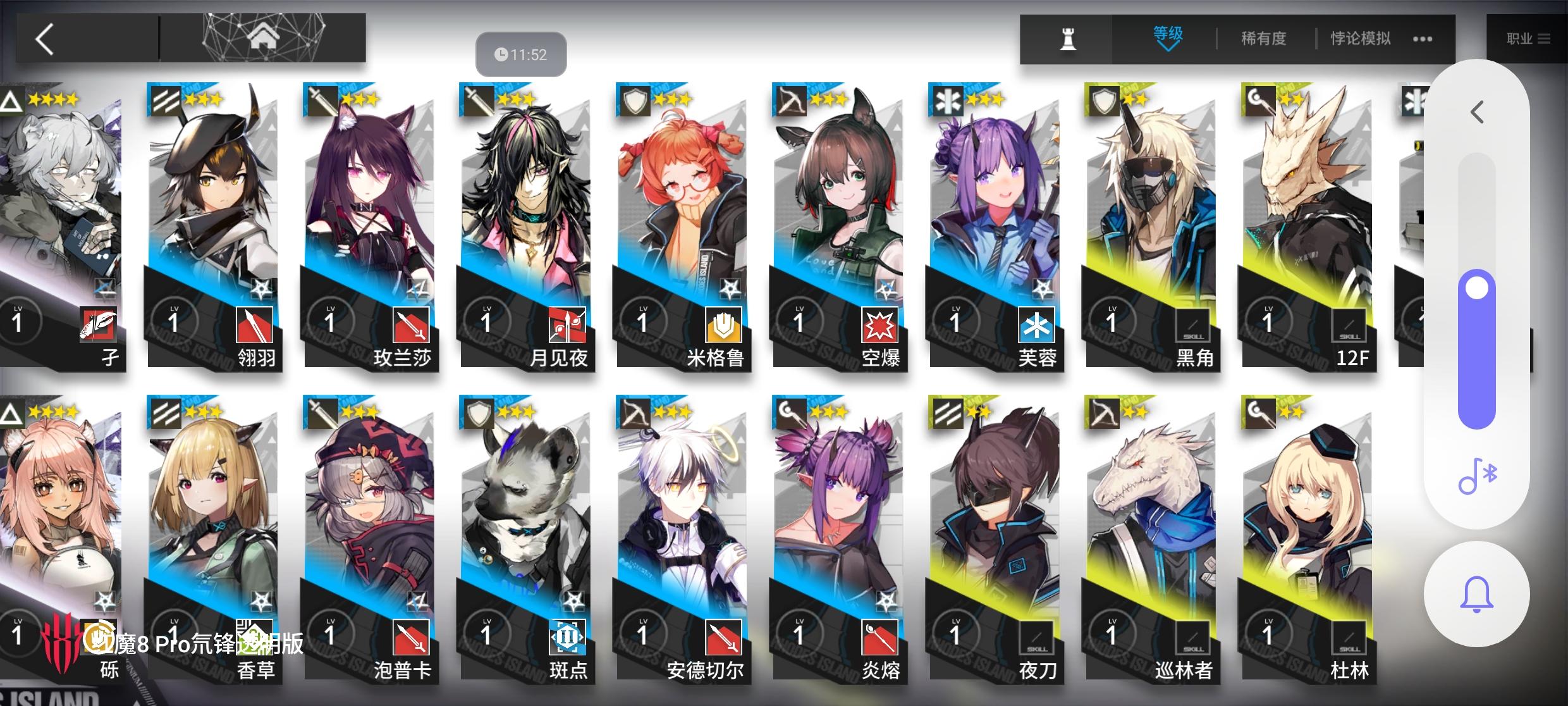Toggle the notification bell in the overlay
The height and width of the screenshot is (706, 1568).
click(1476, 593)
